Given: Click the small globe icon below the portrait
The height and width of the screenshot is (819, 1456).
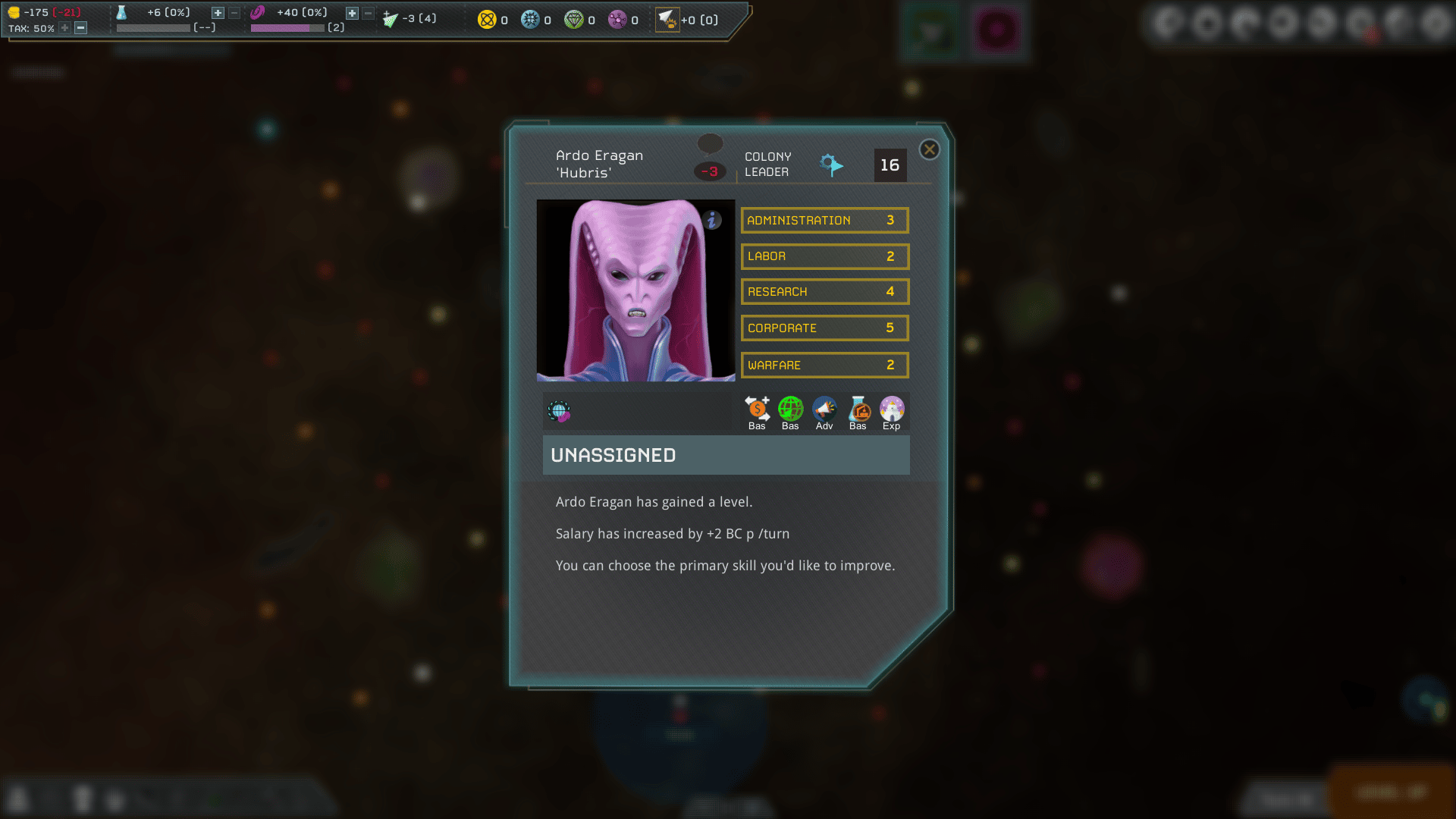Looking at the screenshot, I should click(x=560, y=412).
